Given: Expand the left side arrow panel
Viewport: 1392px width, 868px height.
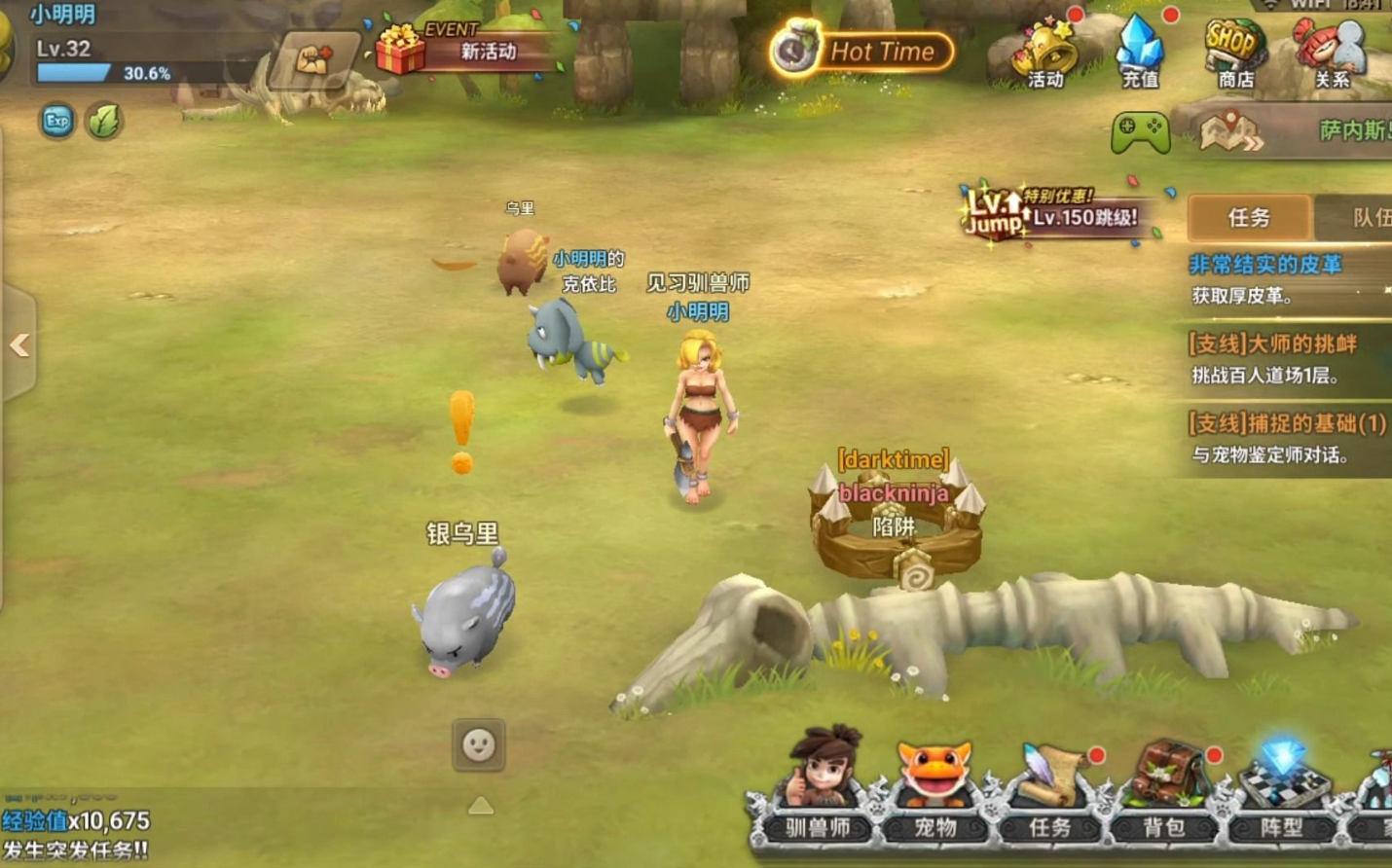Looking at the screenshot, I should coord(19,344).
